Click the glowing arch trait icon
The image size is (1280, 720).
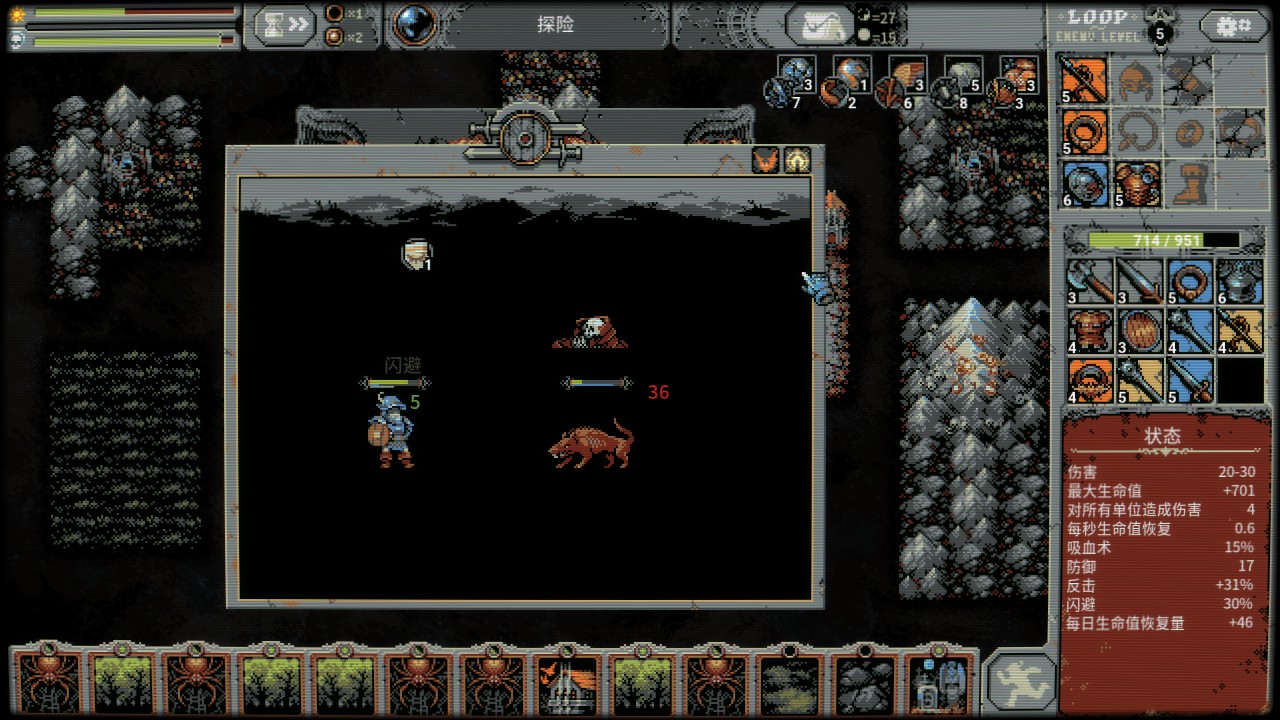point(797,160)
